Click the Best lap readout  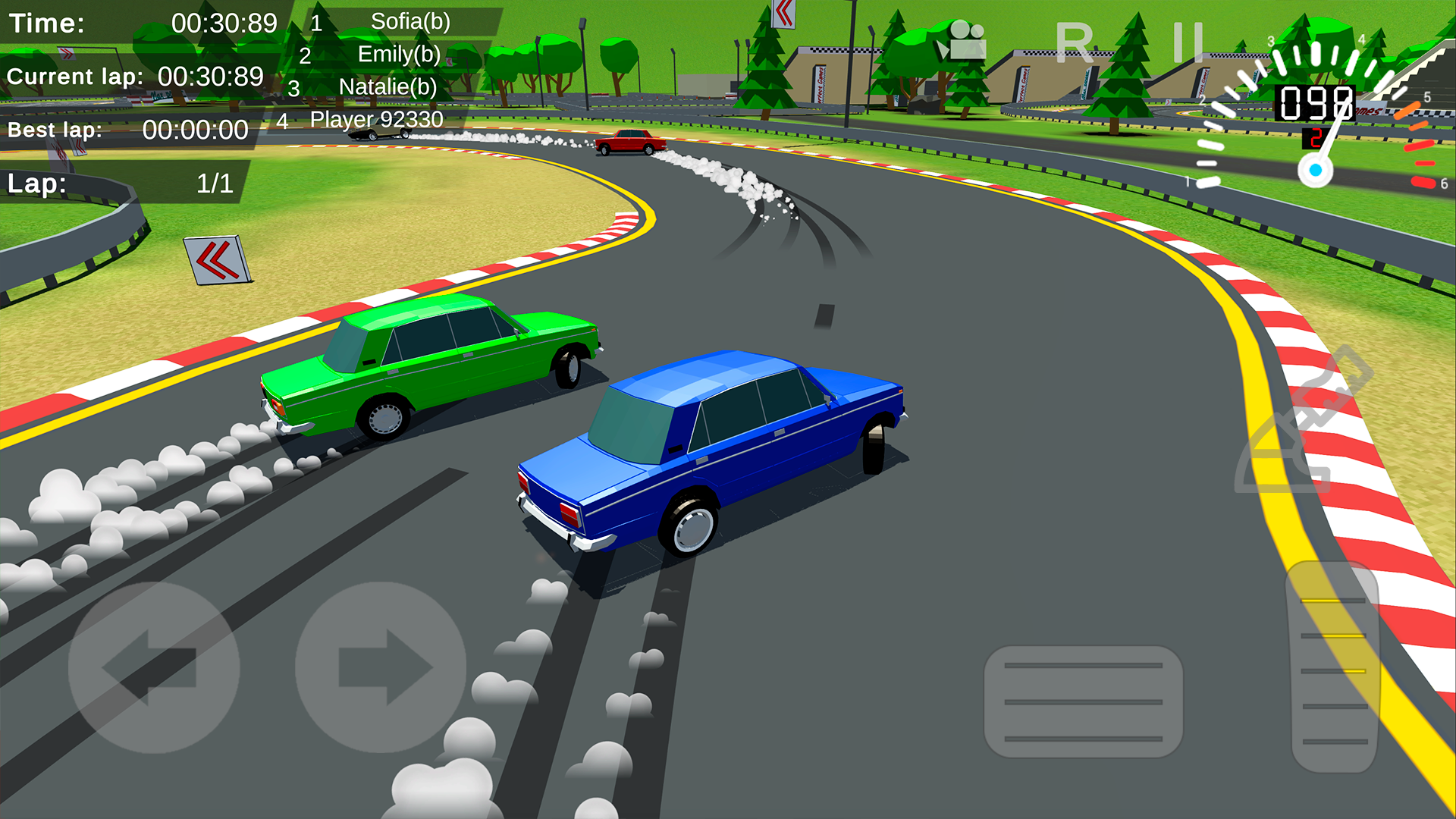tap(127, 130)
